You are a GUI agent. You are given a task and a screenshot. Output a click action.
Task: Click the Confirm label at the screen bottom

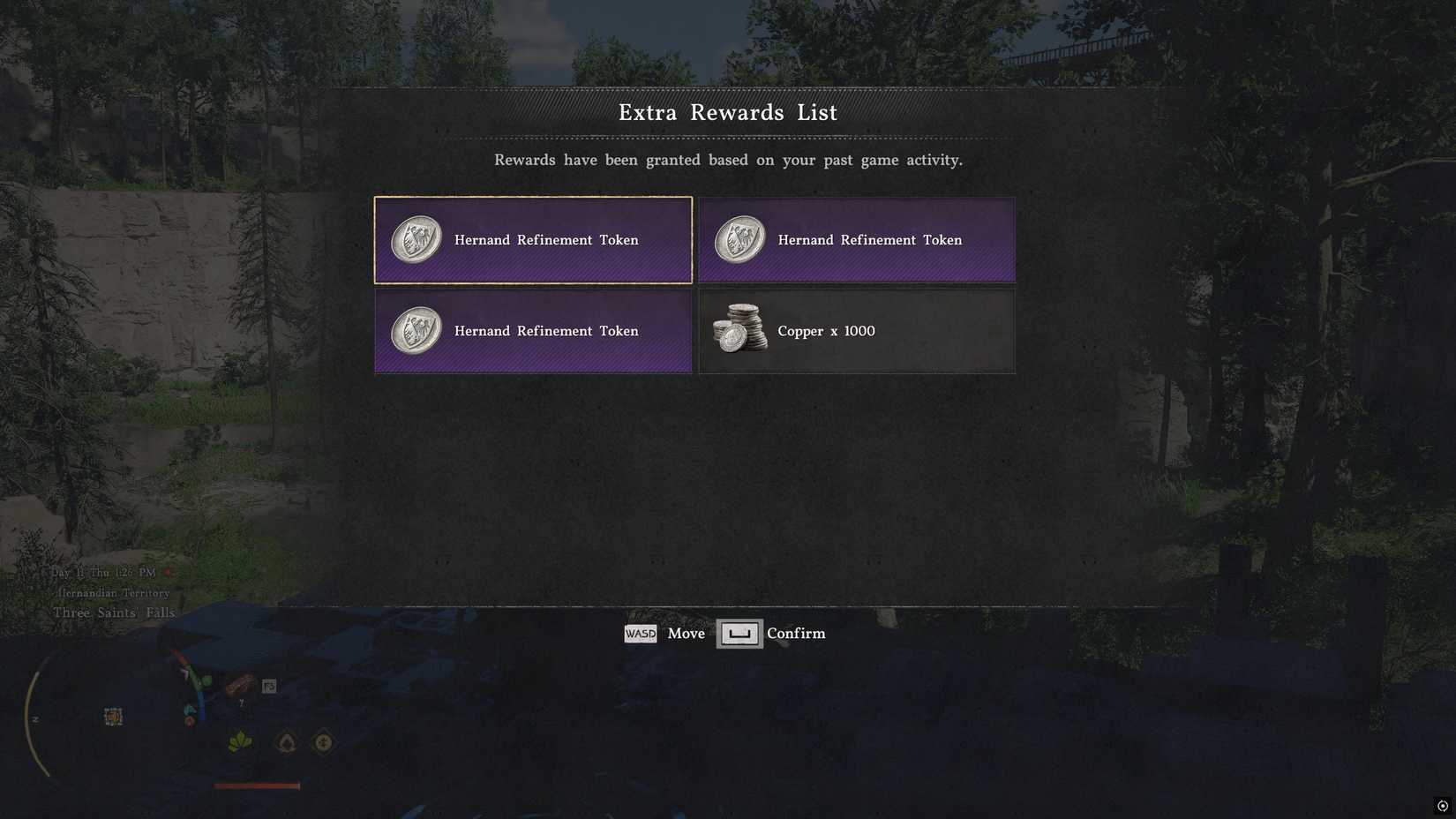click(x=795, y=633)
